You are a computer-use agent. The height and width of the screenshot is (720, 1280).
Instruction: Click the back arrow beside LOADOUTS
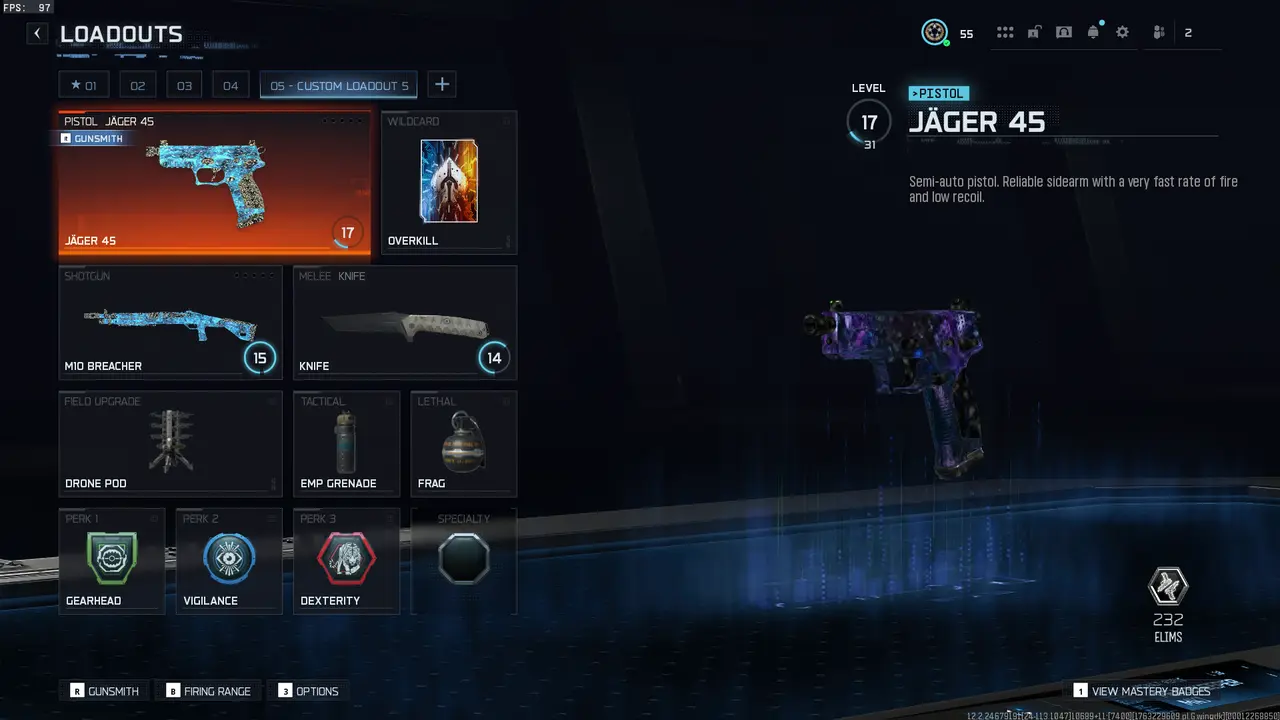36,33
